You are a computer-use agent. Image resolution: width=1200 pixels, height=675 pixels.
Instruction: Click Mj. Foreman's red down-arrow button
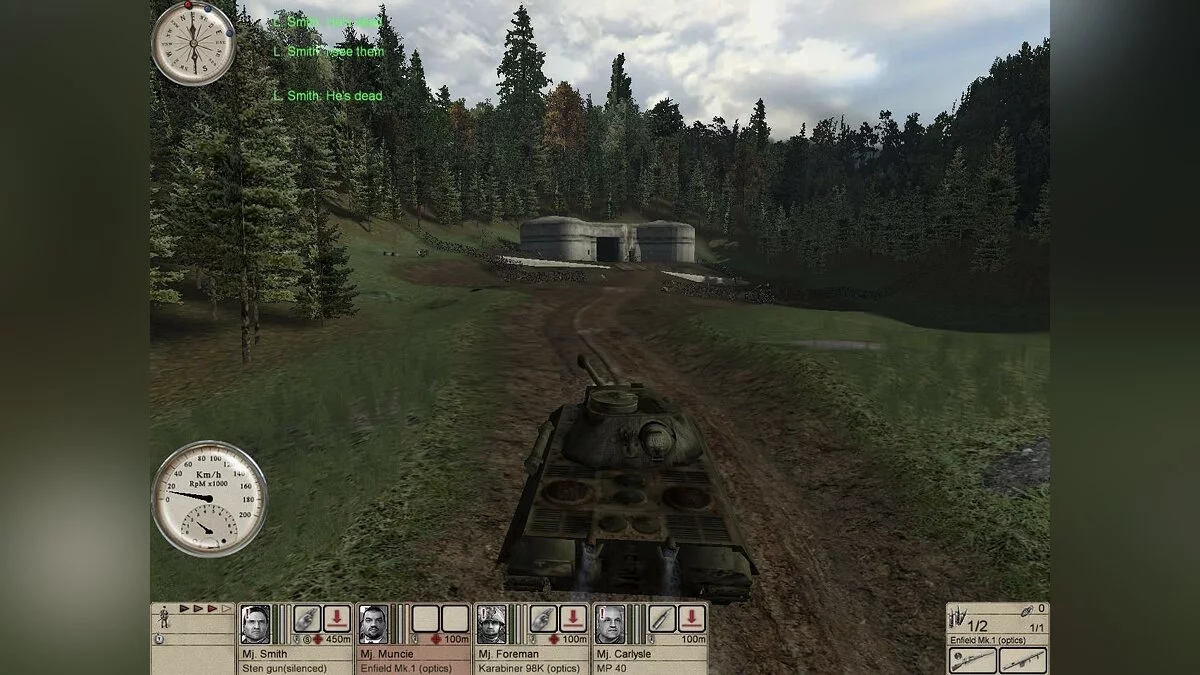pos(573,619)
